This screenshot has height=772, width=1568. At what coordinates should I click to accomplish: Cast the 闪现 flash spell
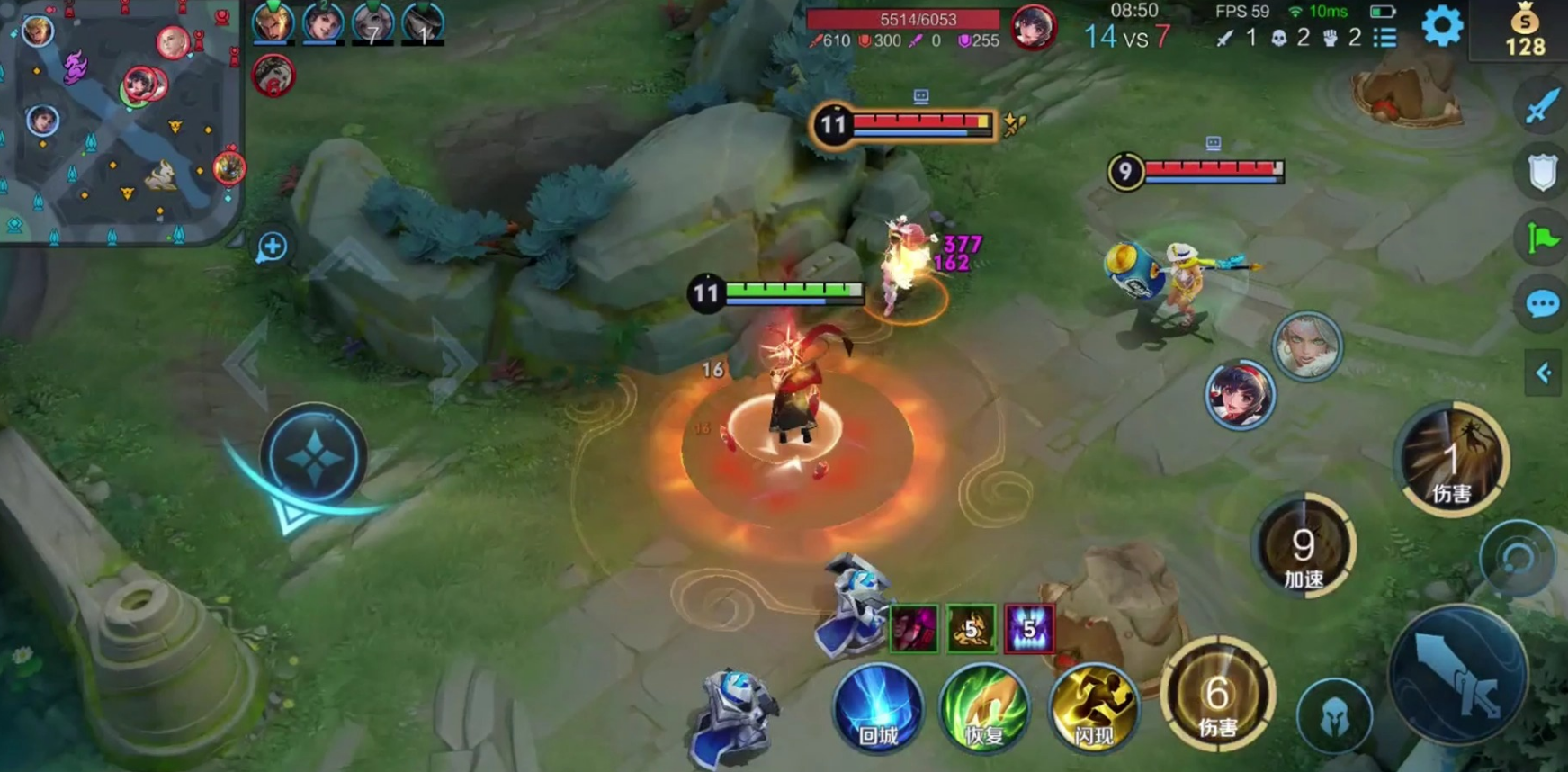(x=1093, y=709)
